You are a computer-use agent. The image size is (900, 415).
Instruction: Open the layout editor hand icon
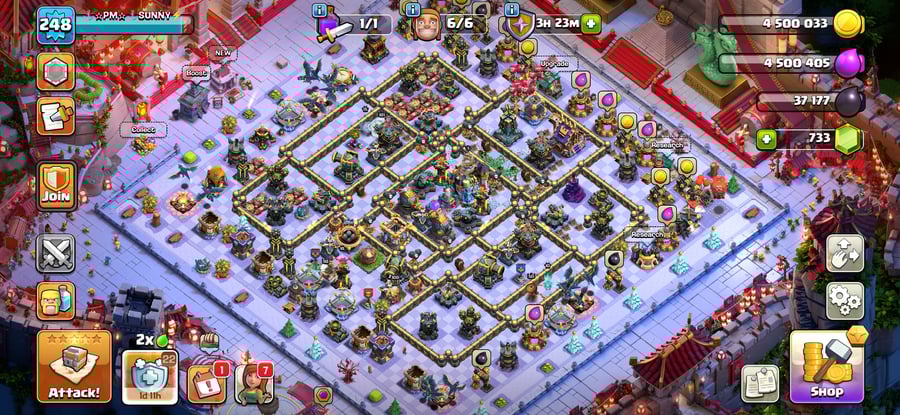(x=845, y=252)
